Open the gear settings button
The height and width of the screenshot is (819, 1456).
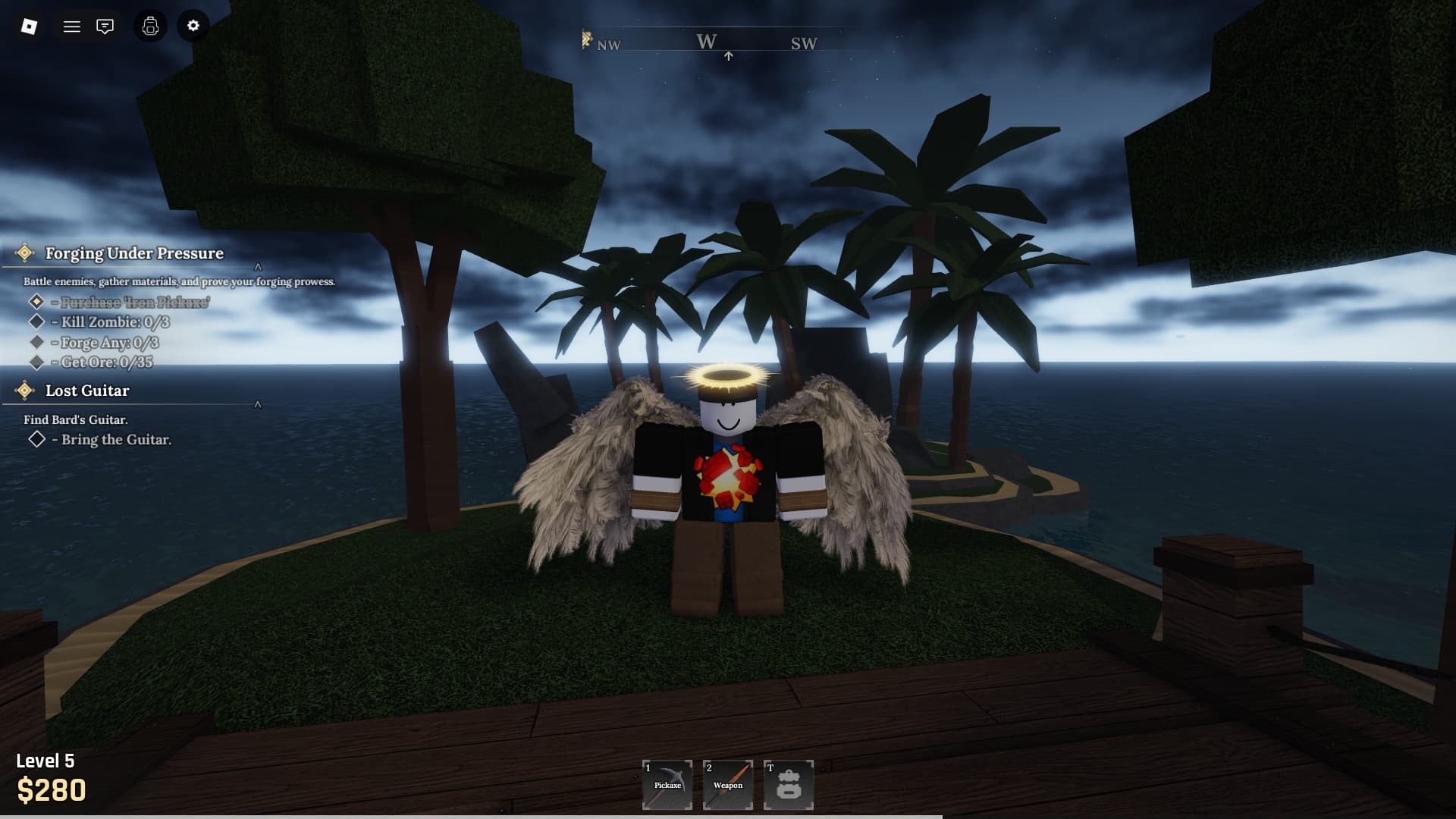193,26
